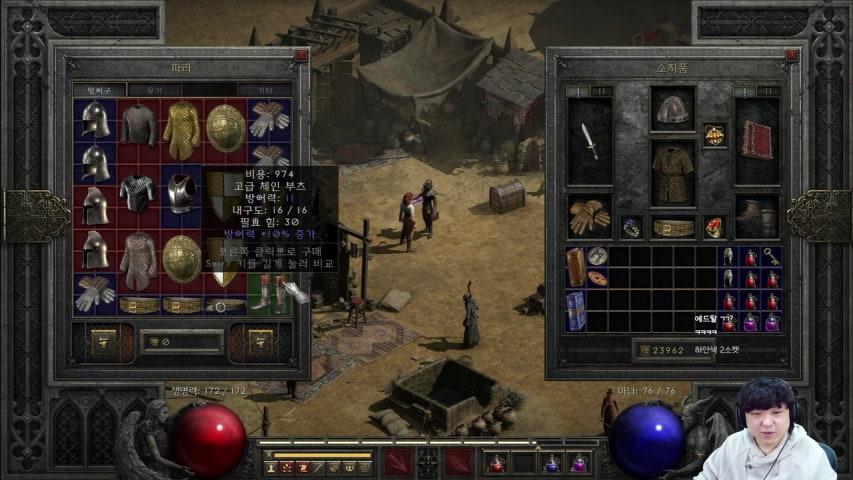This screenshot has height=480, width=853.
Task: Click the repair-all button in vendor panel
Action: [x=261, y=342]
